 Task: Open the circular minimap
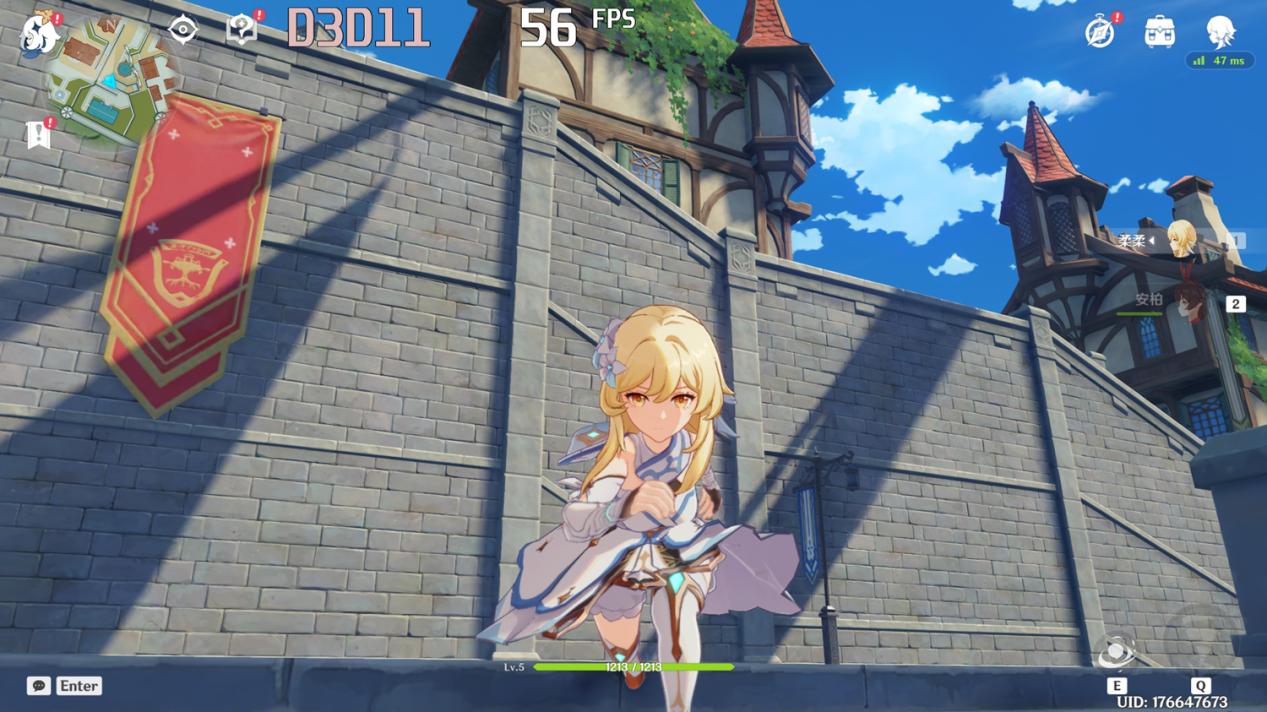pos(113,78)
